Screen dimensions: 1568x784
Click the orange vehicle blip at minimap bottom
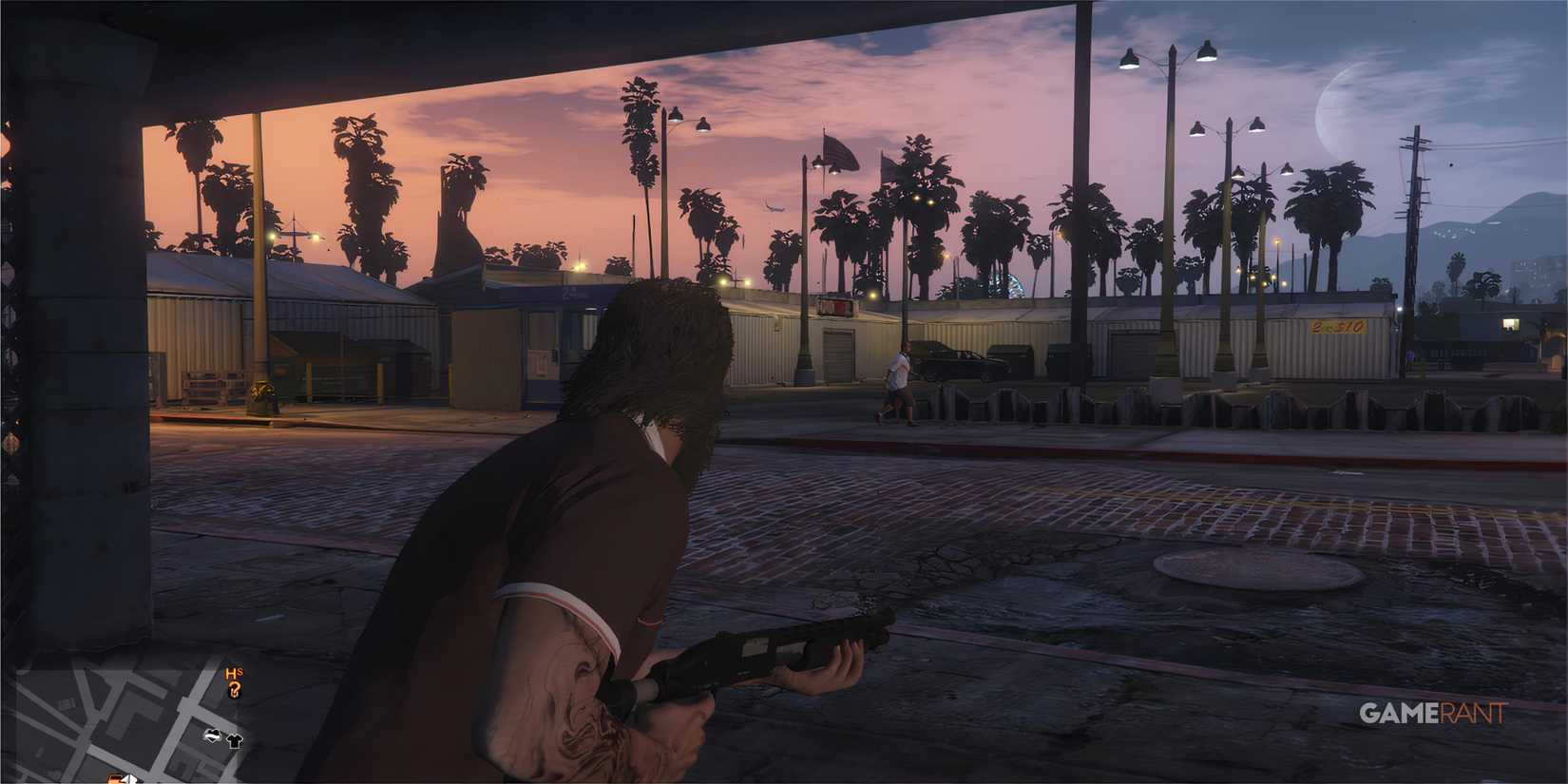coord(114,779)
